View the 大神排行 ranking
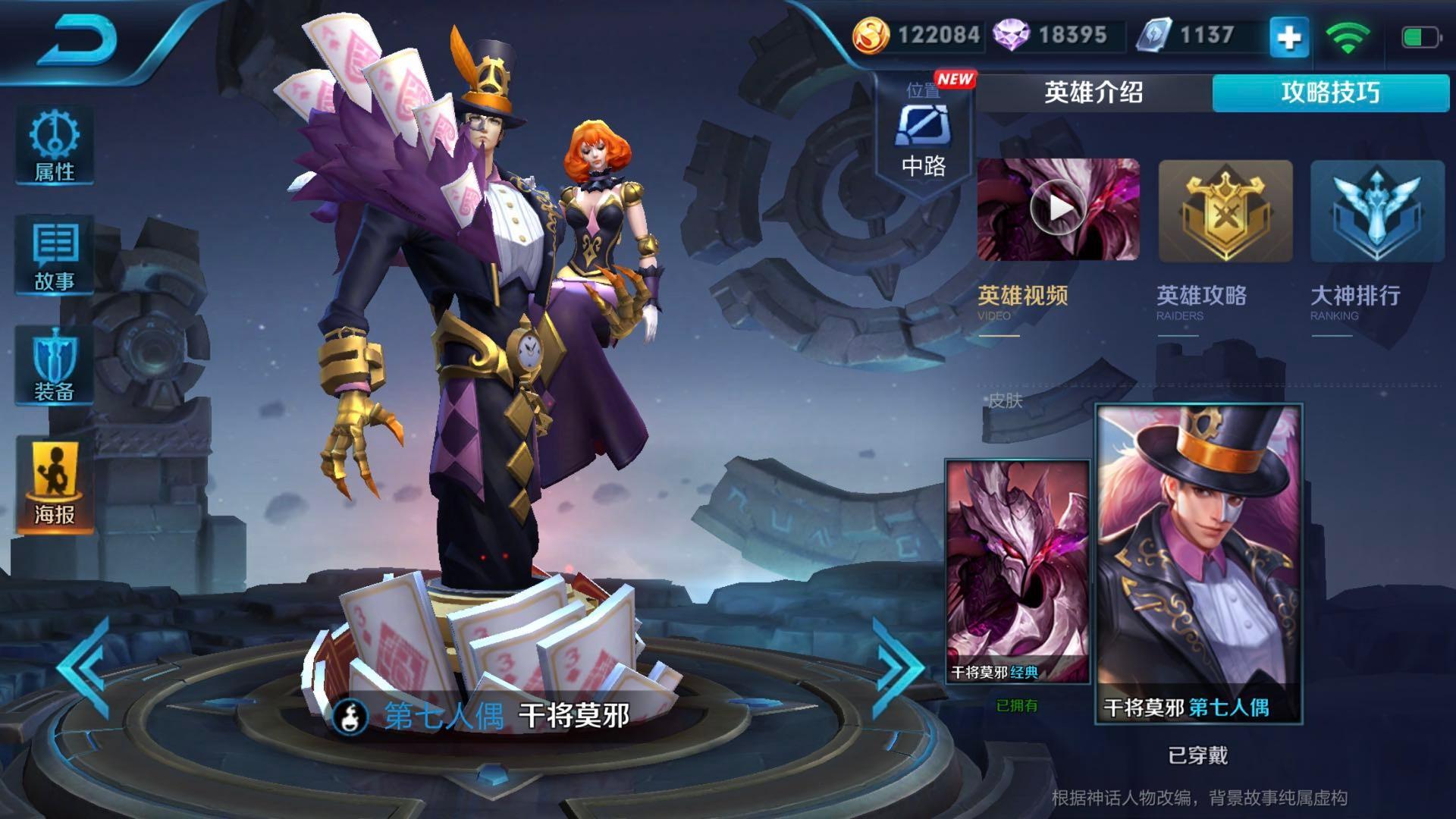This screenshot has height=819, width=1456. pyautogui.click(x=1377, y=211)
